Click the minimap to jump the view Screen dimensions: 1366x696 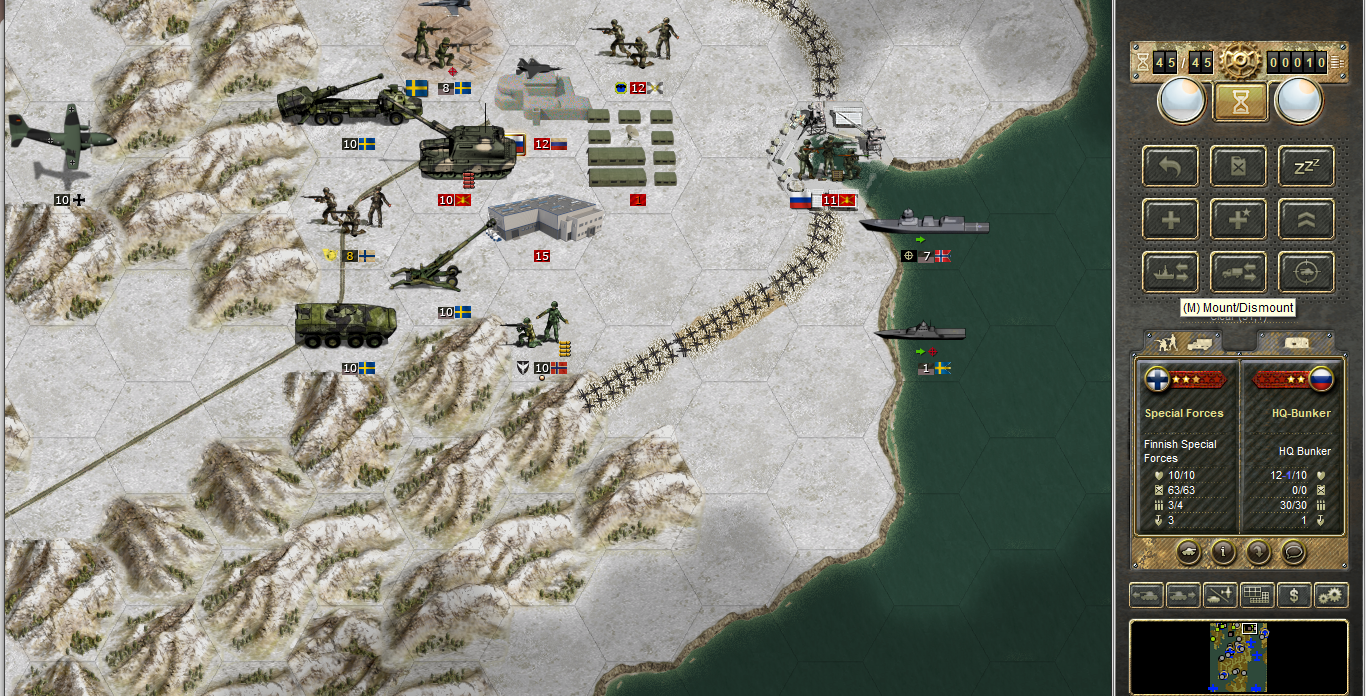1239,656
